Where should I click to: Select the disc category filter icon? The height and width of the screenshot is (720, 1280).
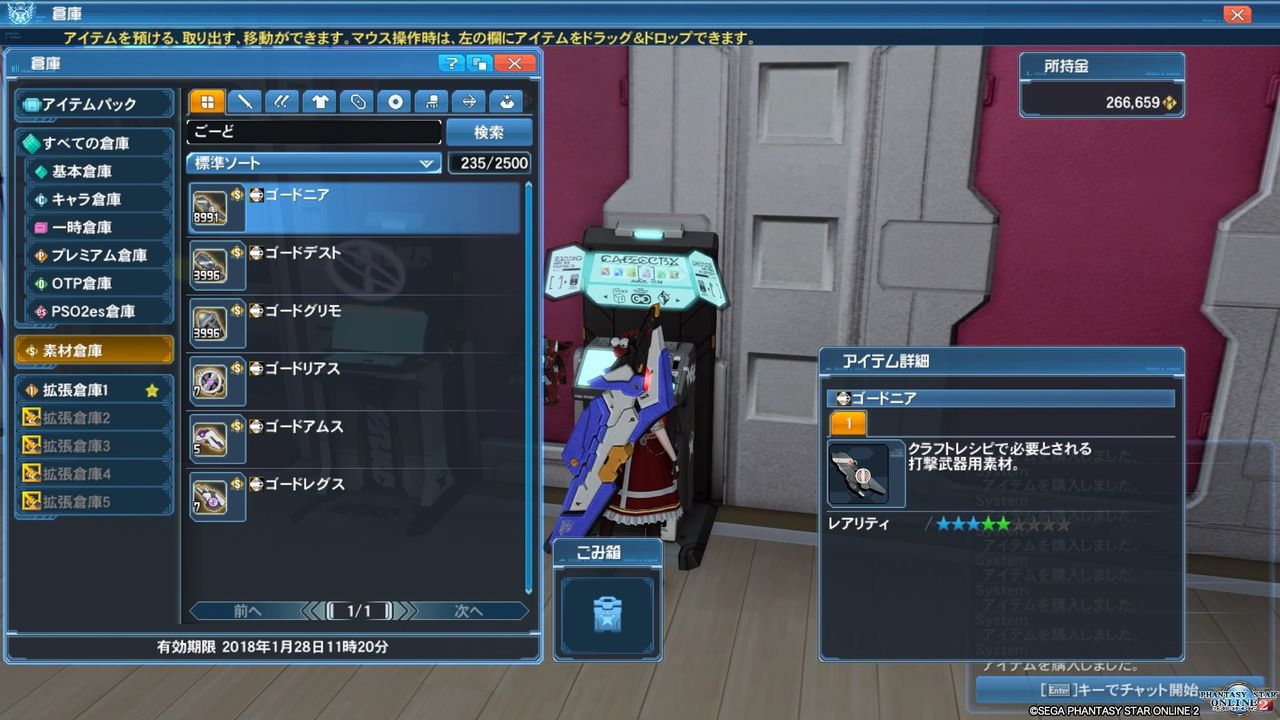click(394, 101)
